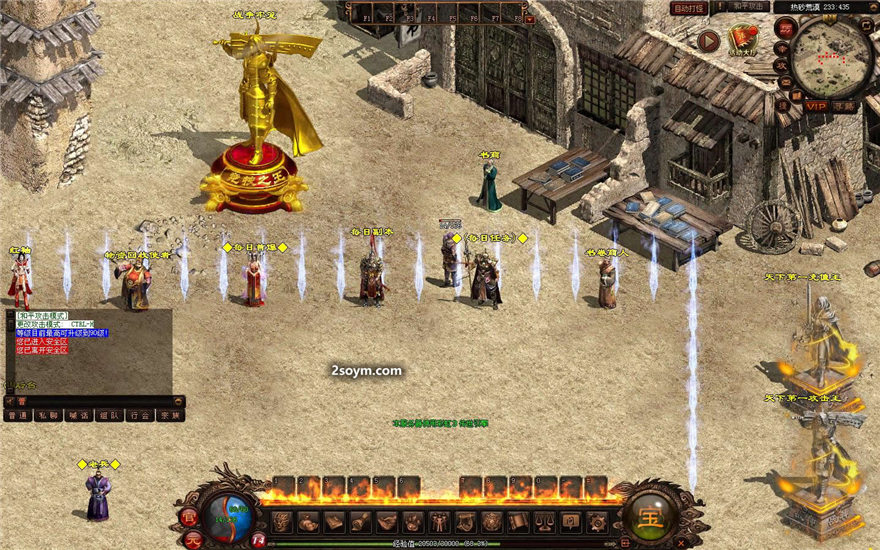Select the 喊话 shout channel tab
Viewport: 880px width, 550px height.
point(78,414)
